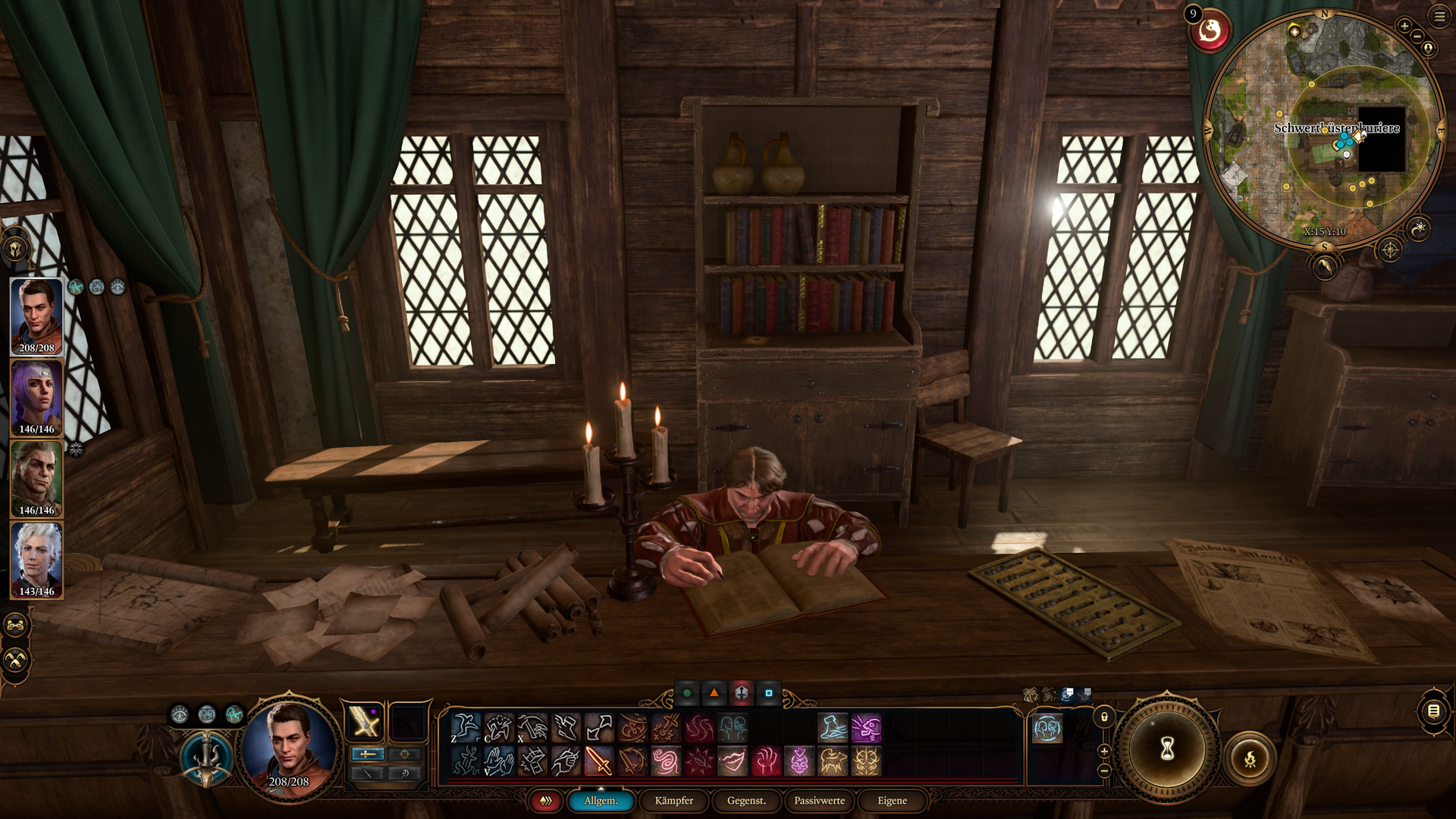Click the red double-arrow button beside Allgem.
The width and height of the screenshot is (1456, 819).
click(545, 801)
